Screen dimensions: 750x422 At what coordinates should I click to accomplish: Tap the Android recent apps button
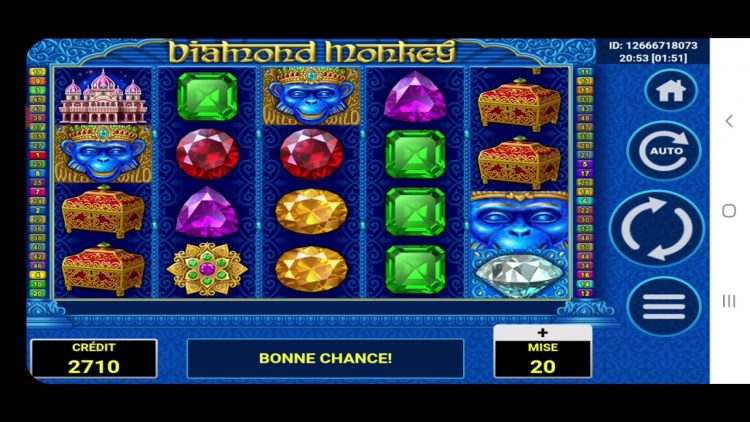[x=729, y=301]
